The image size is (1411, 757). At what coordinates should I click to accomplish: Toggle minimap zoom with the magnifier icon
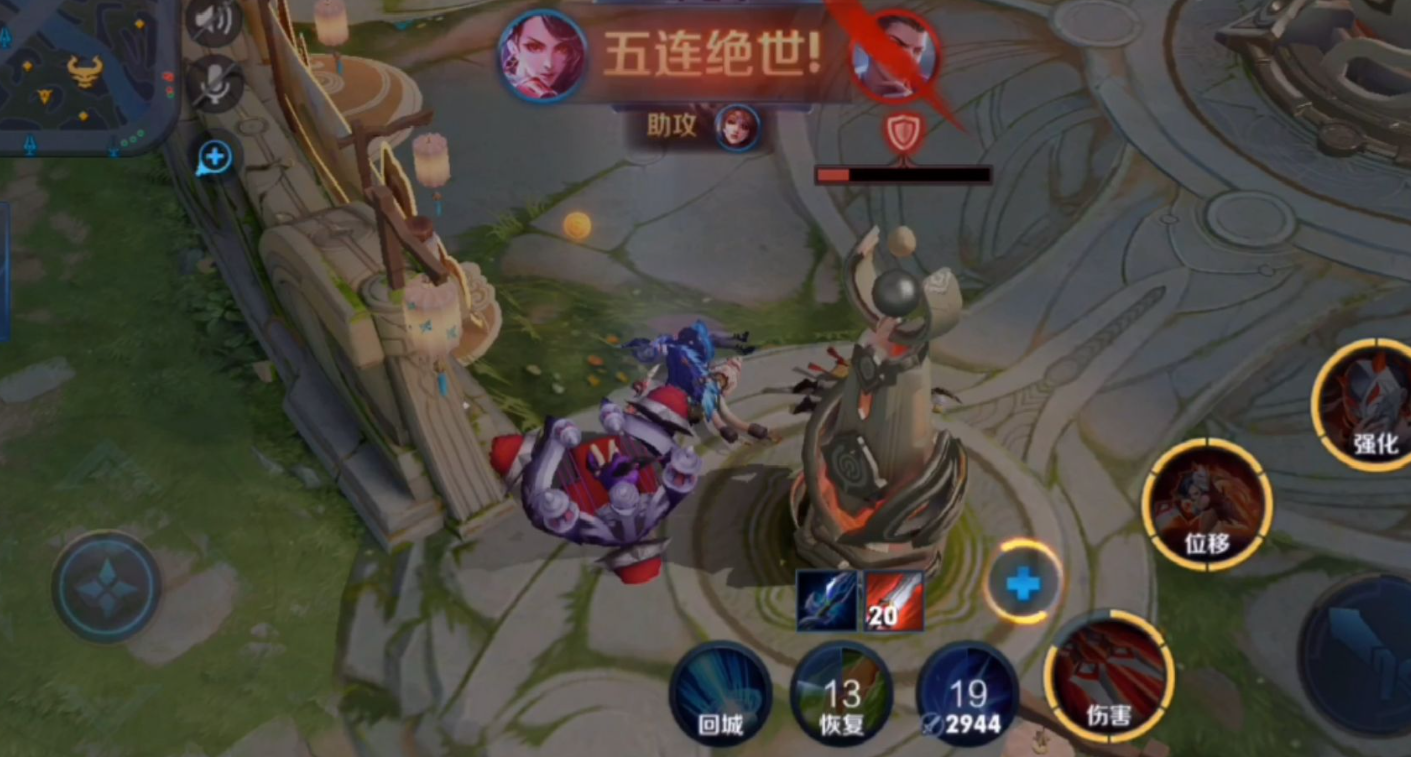(x=218, y=158)
